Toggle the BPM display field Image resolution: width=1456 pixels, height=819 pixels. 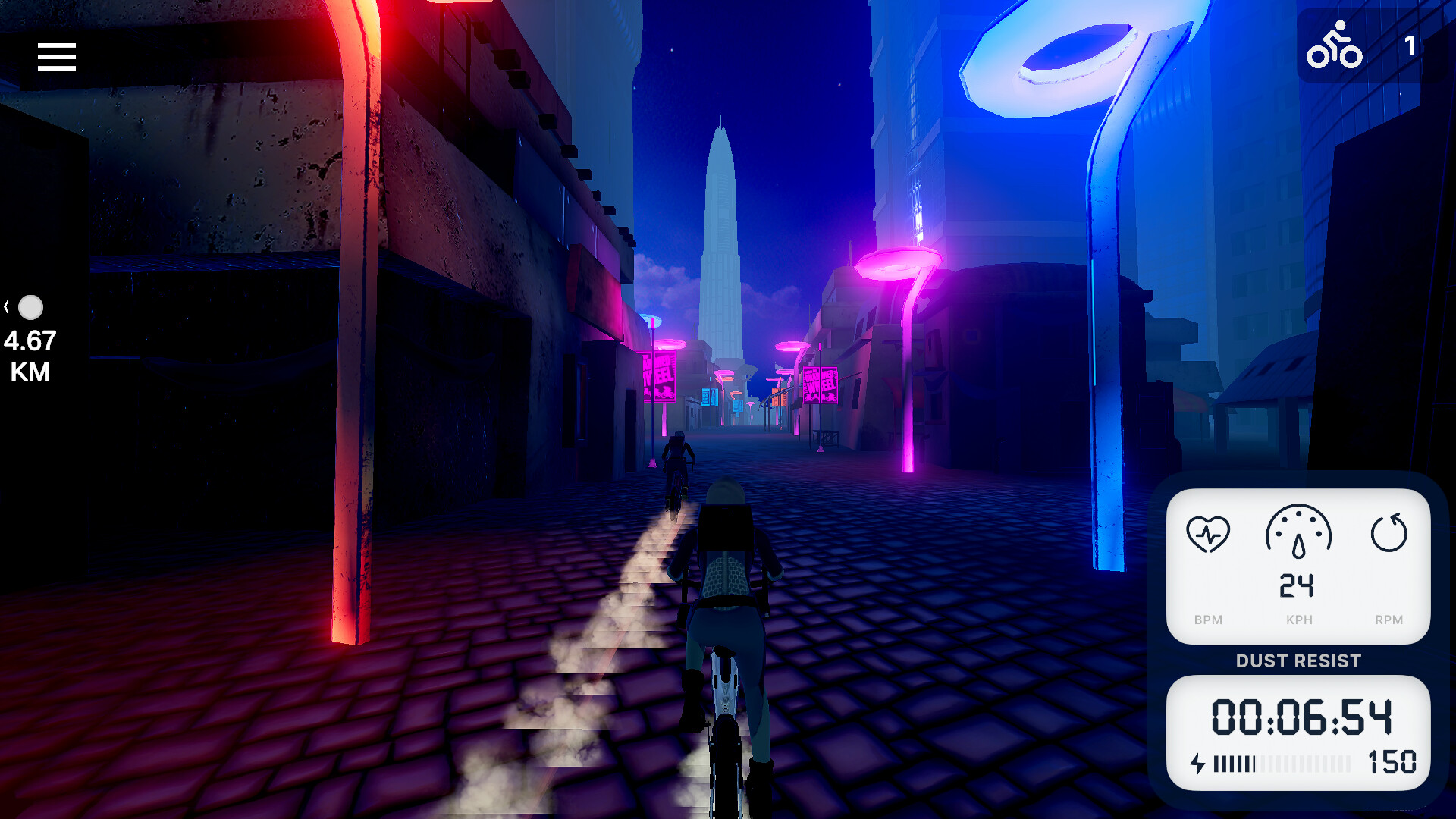[1210, 620]
